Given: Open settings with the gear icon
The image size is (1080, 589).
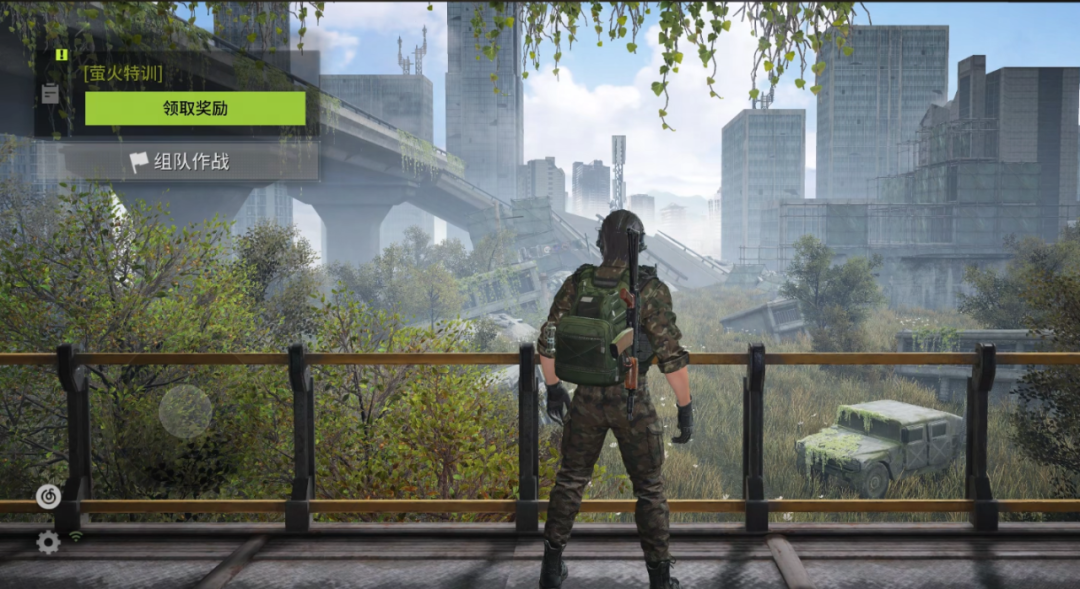Looking at the screenshot, I should (48, 542).
